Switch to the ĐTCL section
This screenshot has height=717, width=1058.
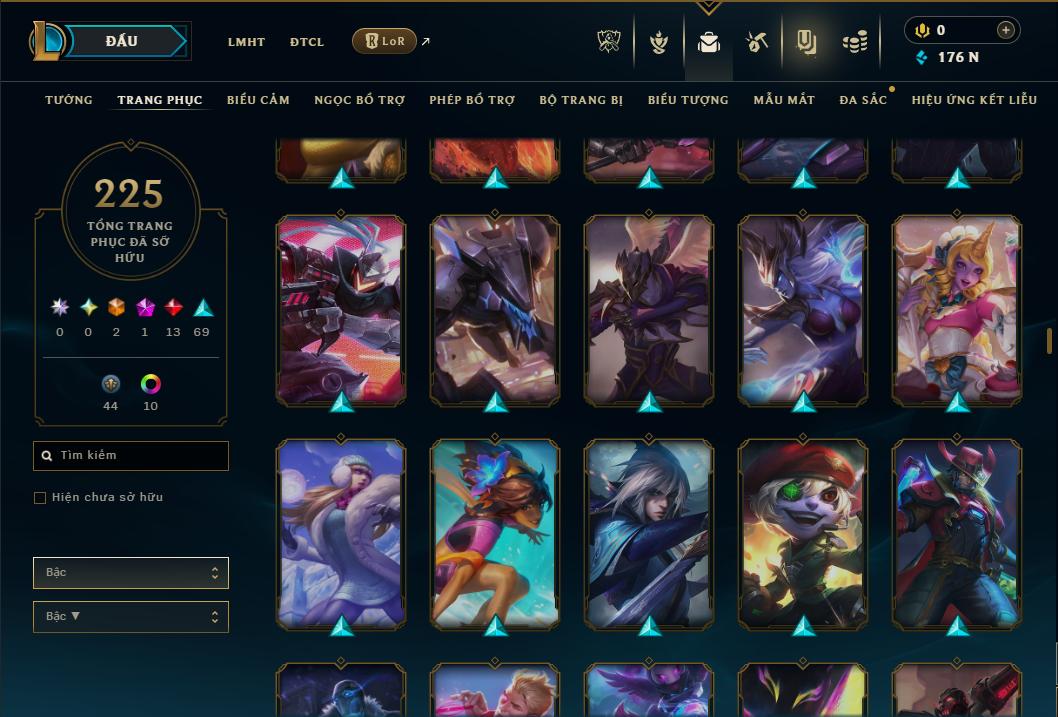coord(307,42)
